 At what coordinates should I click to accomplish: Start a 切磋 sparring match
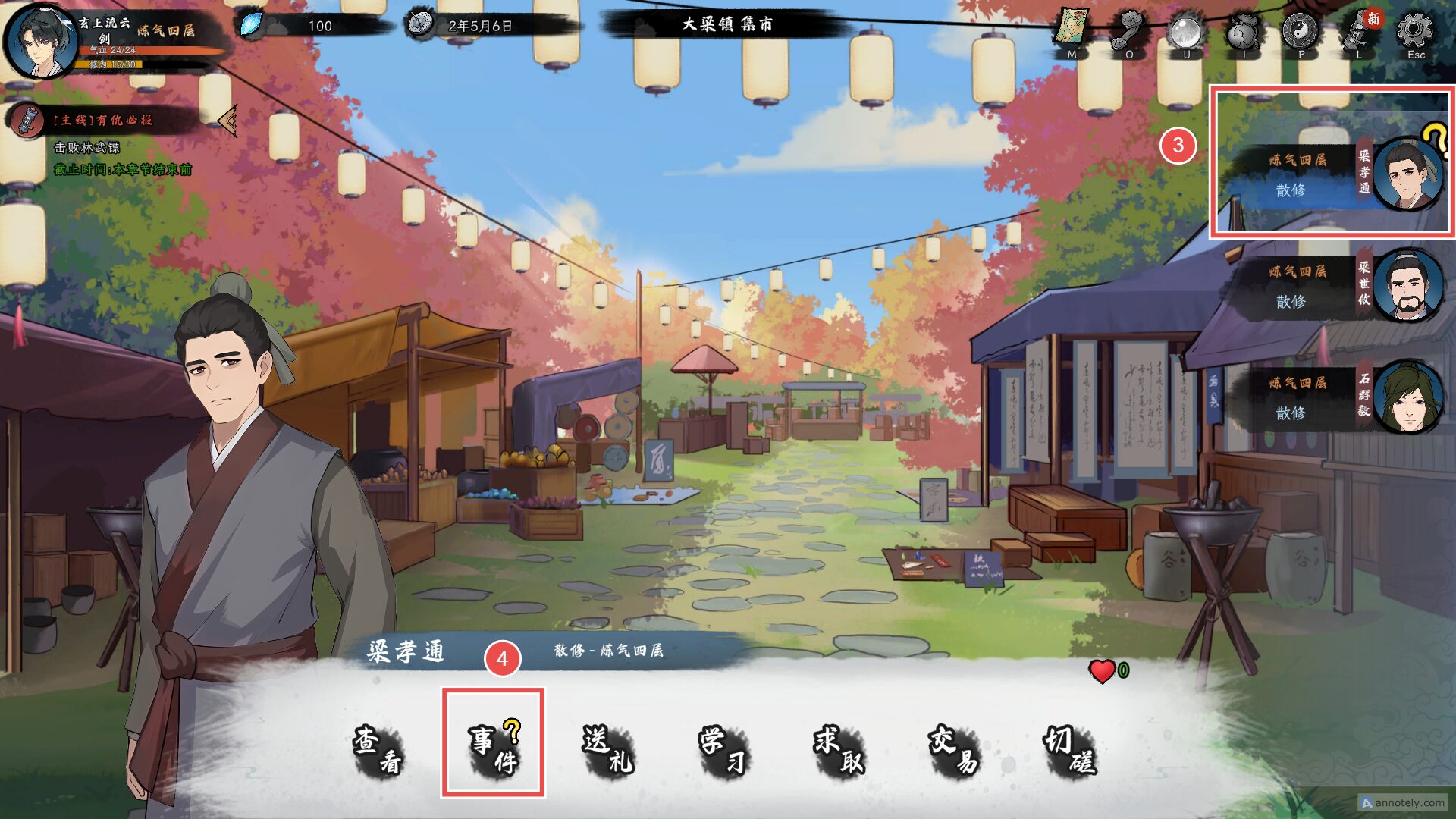1069,751
